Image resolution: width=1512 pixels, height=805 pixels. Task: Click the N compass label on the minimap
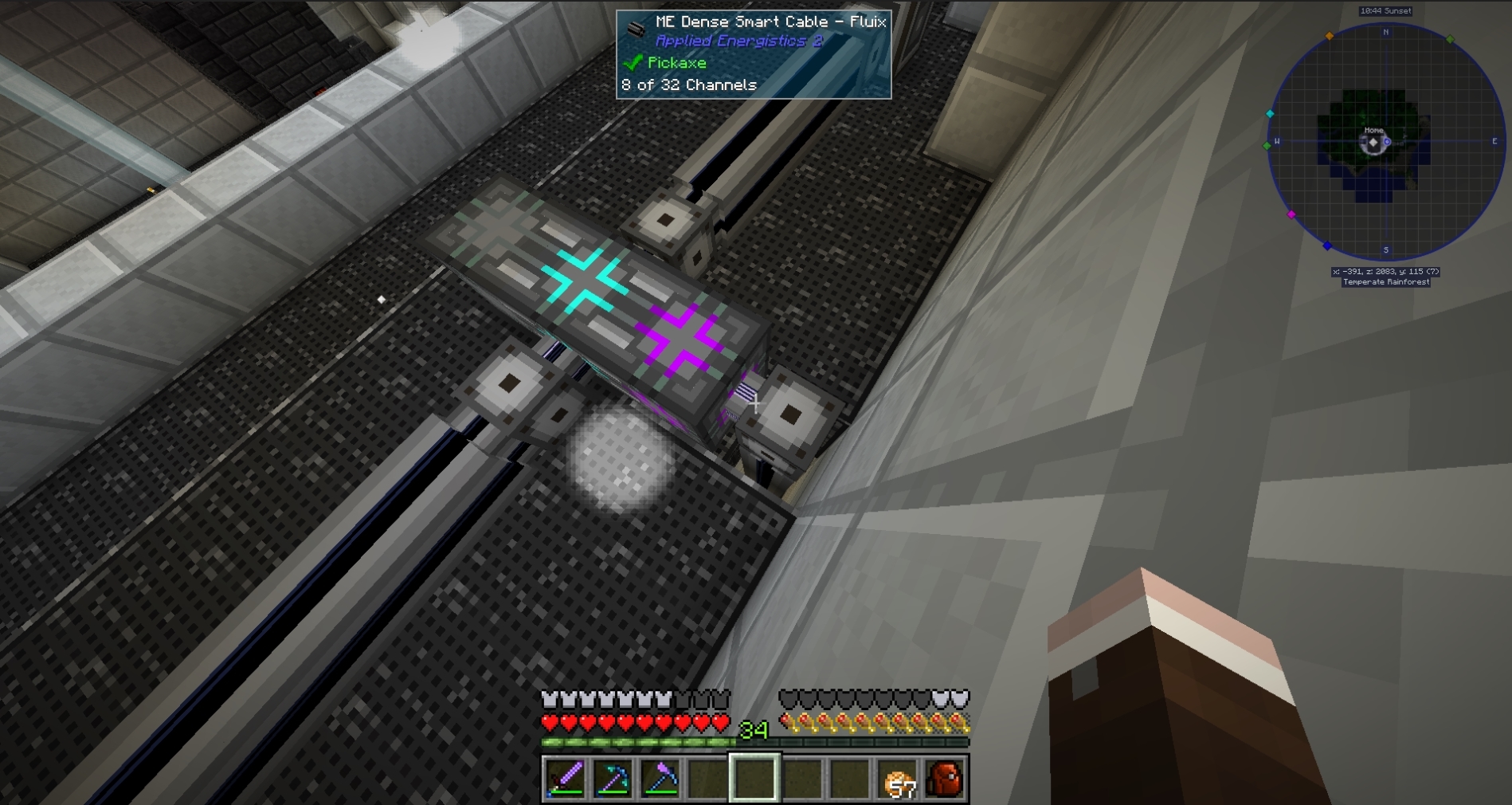point(1385,33)
